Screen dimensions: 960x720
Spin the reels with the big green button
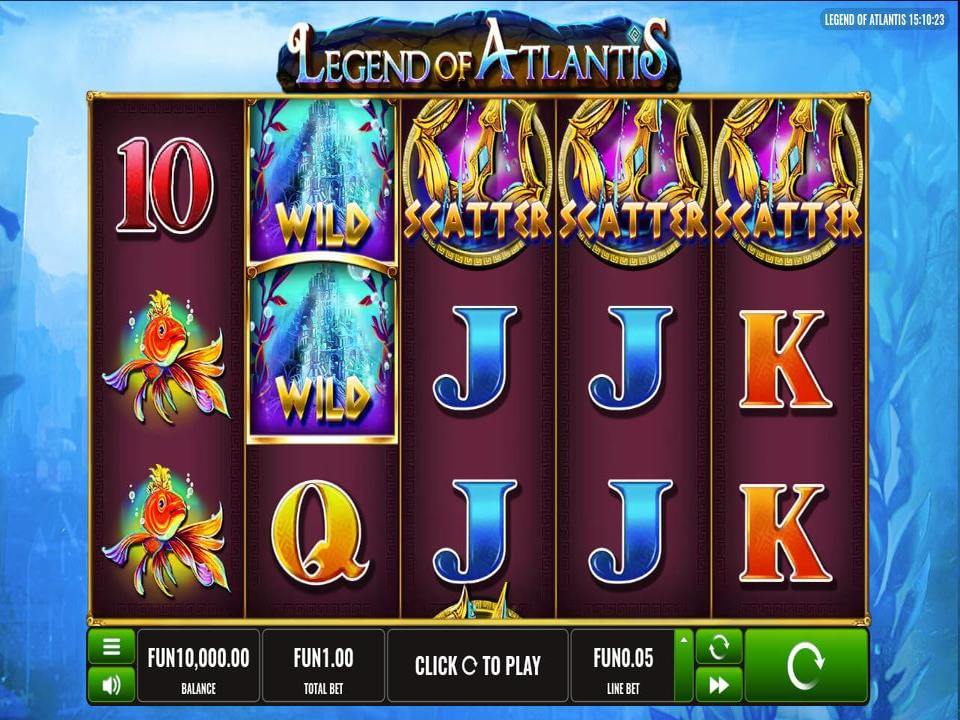tap(806, 665)
